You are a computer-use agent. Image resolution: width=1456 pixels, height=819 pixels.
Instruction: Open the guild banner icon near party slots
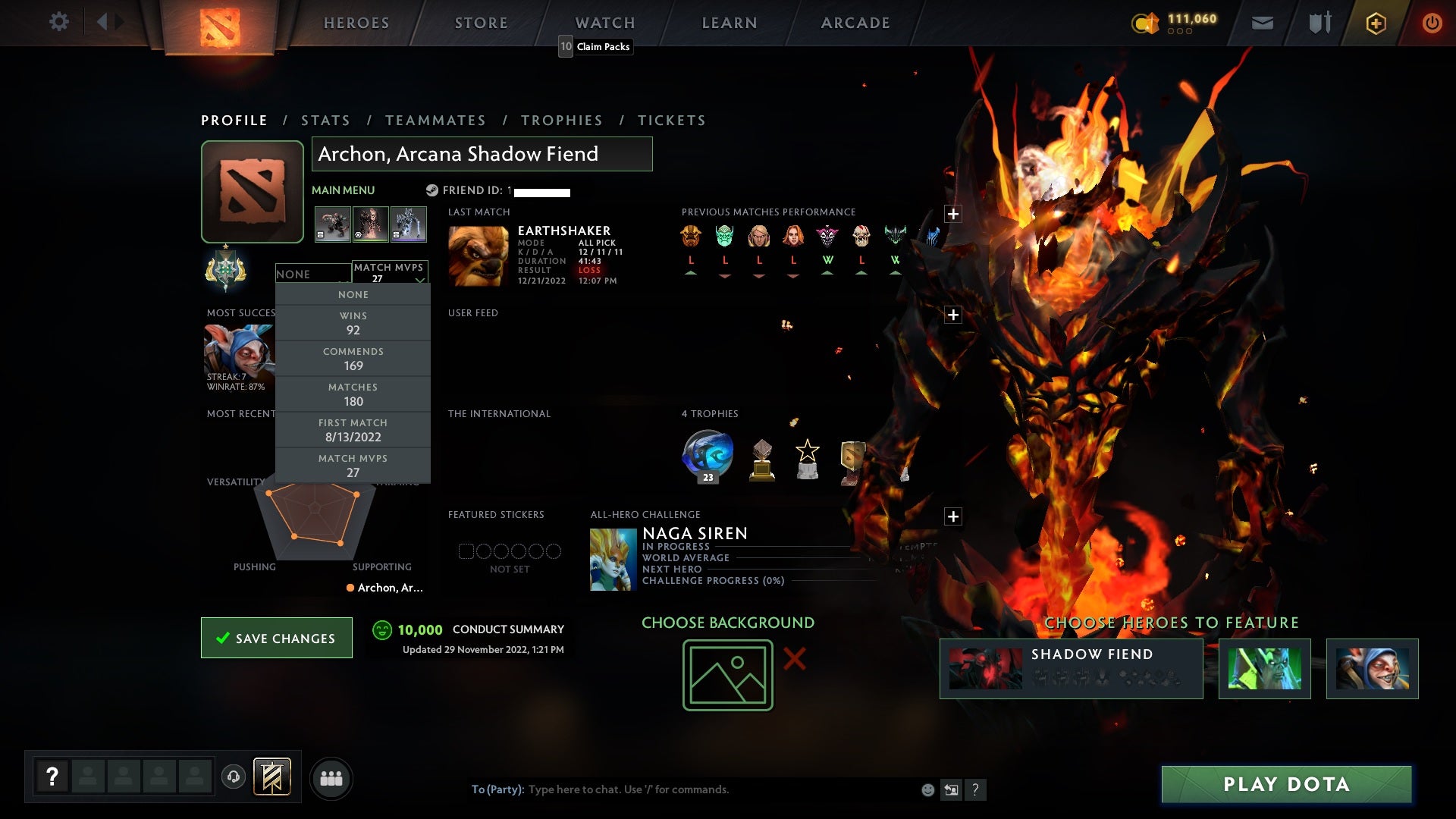271,777
